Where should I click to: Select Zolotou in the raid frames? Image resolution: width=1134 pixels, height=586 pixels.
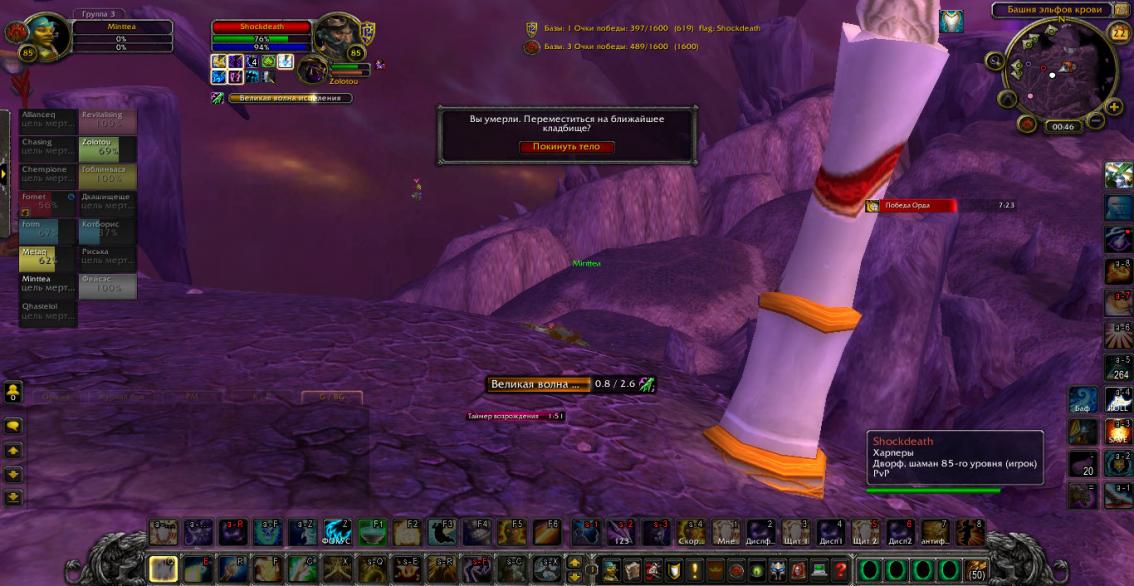107,149
